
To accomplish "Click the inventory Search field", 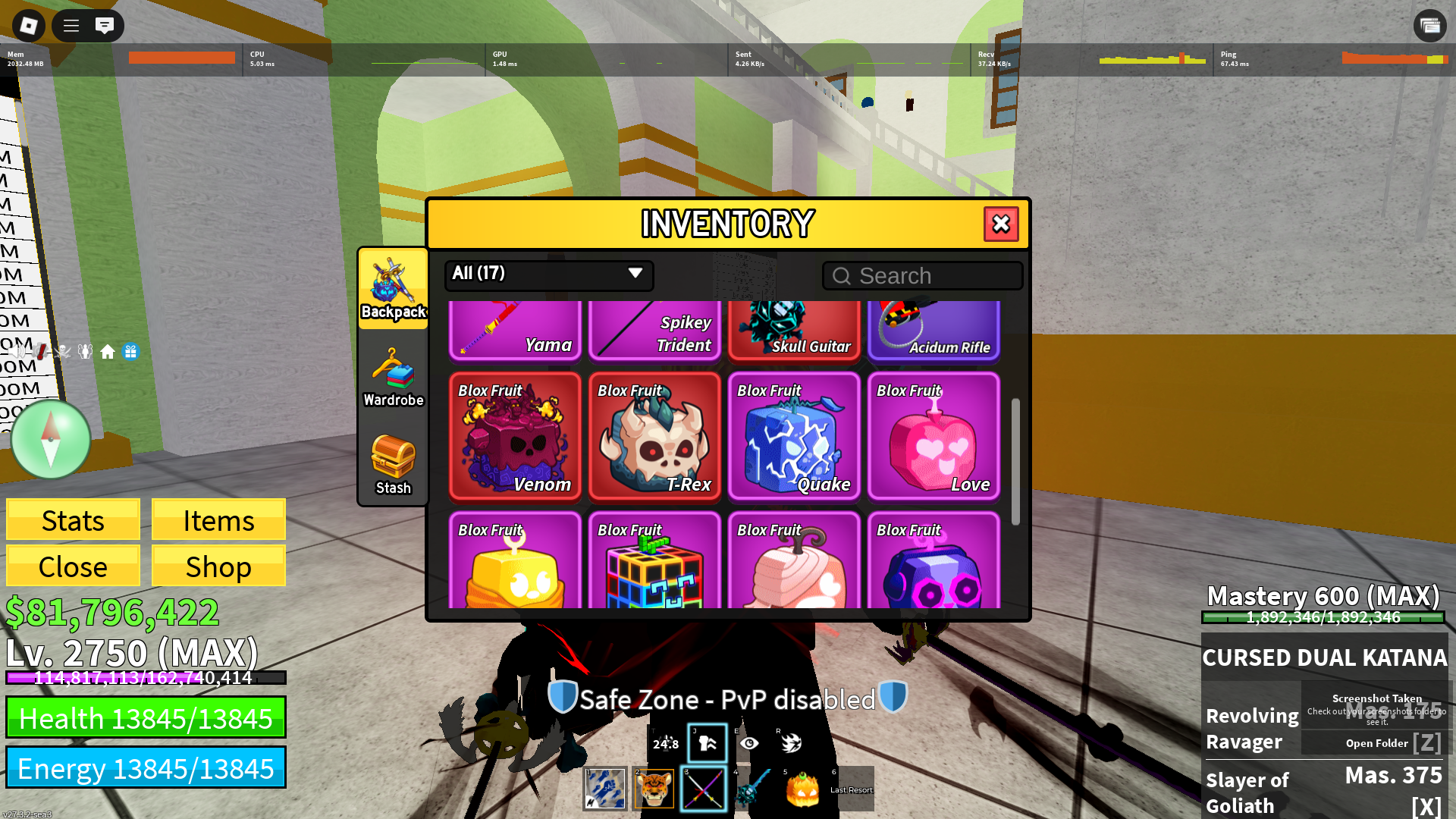I will (x=922, y=276).
